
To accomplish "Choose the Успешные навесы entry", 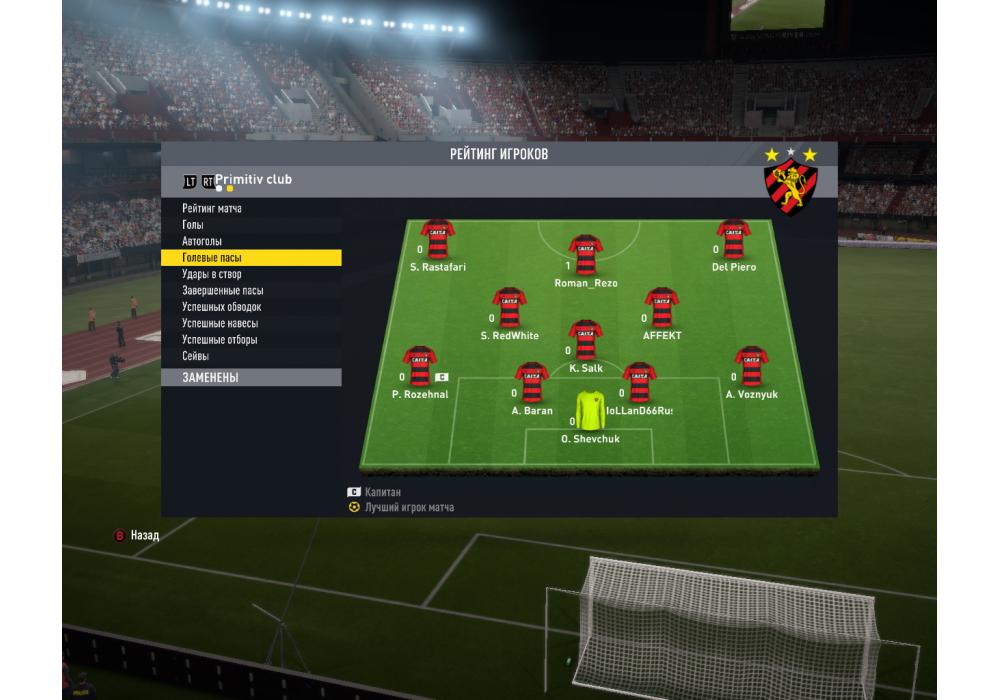I will (219, 324).
